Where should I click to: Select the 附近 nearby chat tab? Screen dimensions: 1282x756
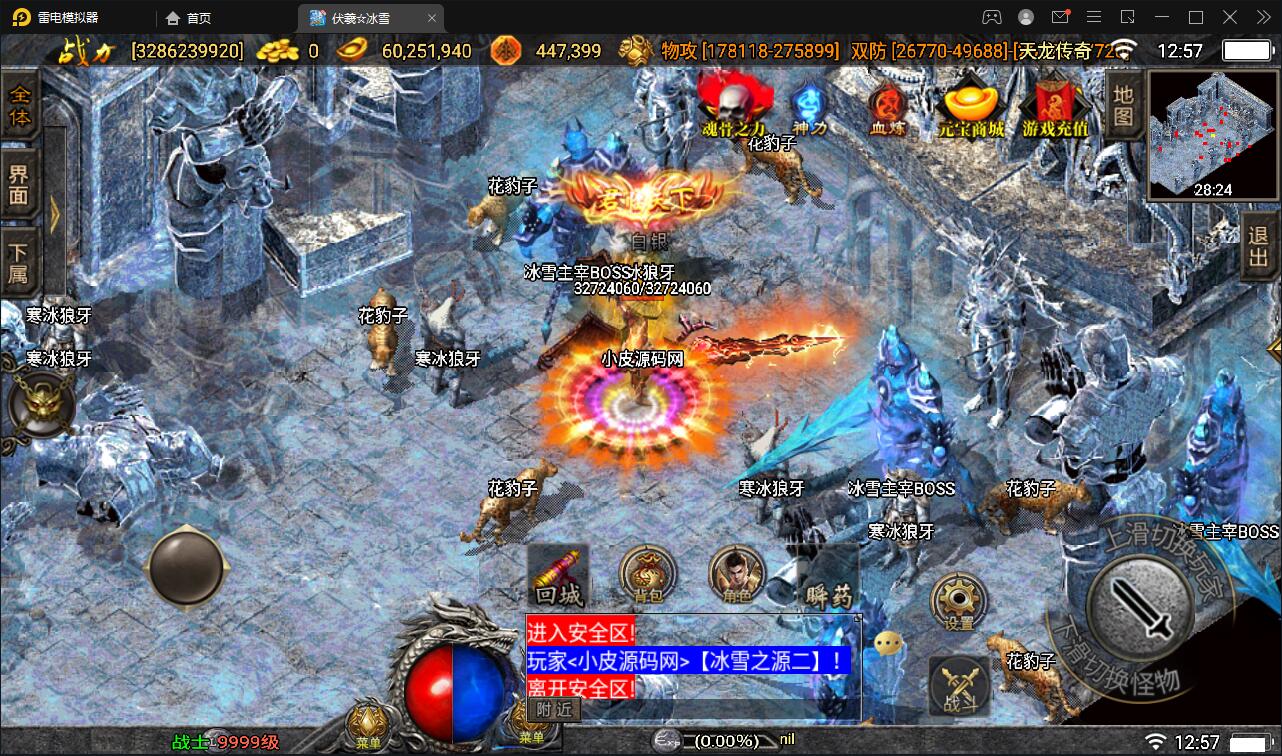pyautogui.click(x=554, y=709)
